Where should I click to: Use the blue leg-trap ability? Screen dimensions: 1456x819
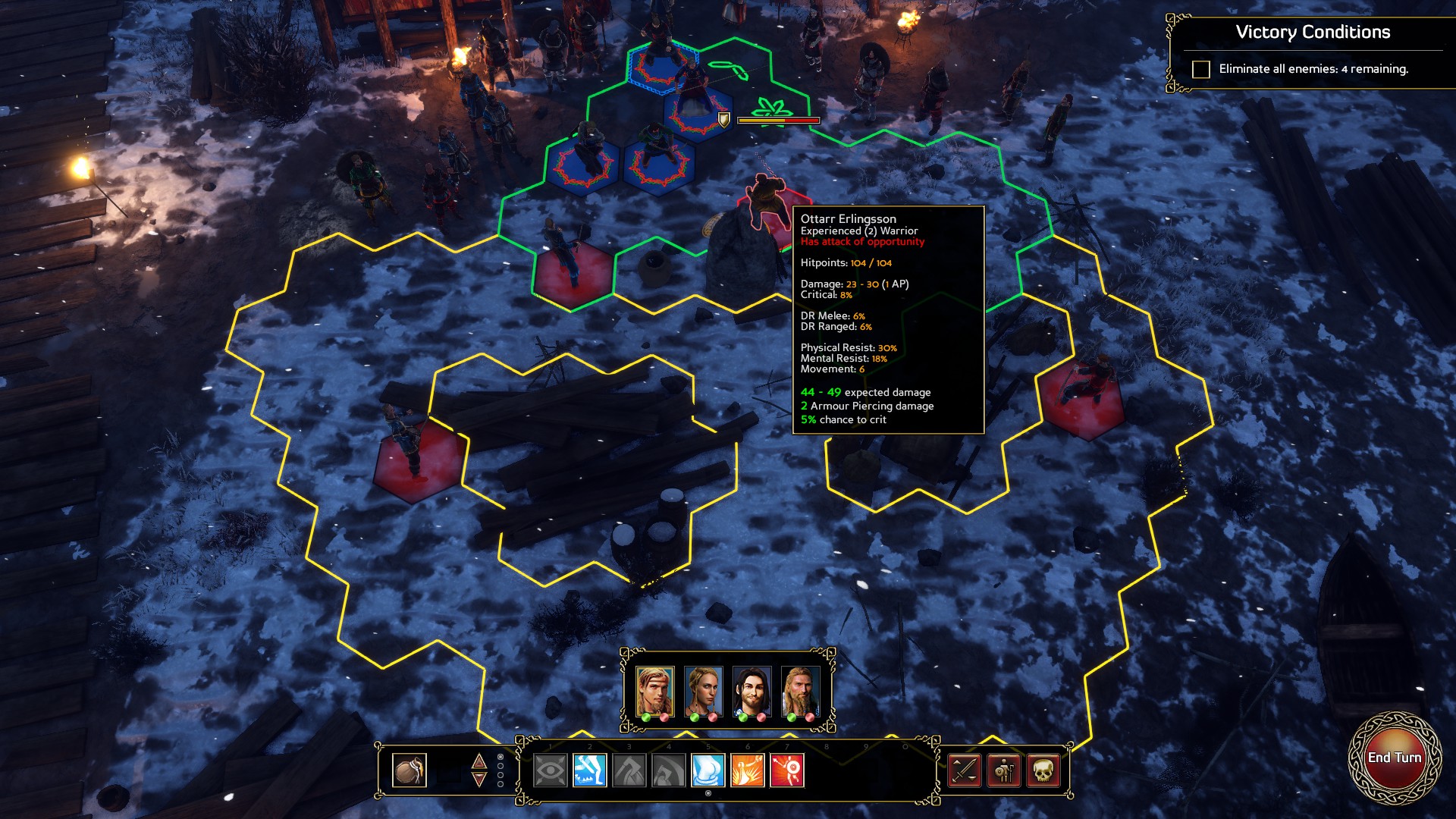point(590,771)
